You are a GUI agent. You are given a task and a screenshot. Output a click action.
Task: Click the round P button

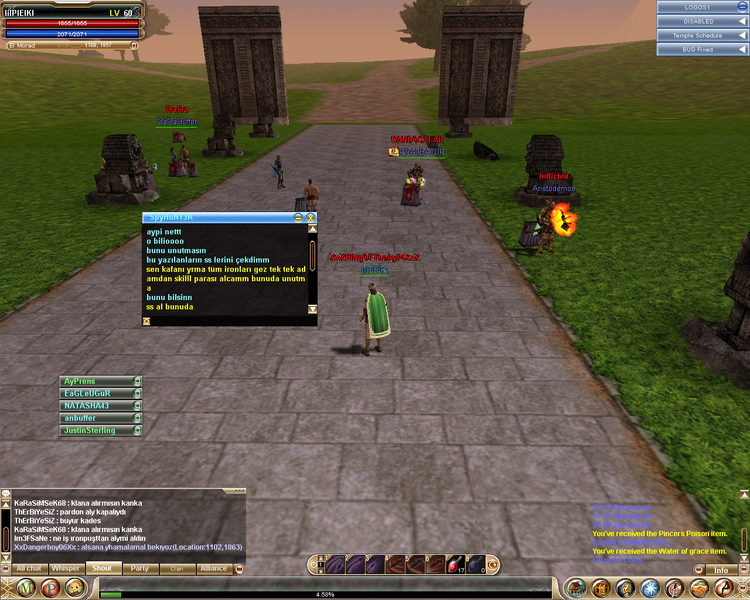(x=48, y=587)
